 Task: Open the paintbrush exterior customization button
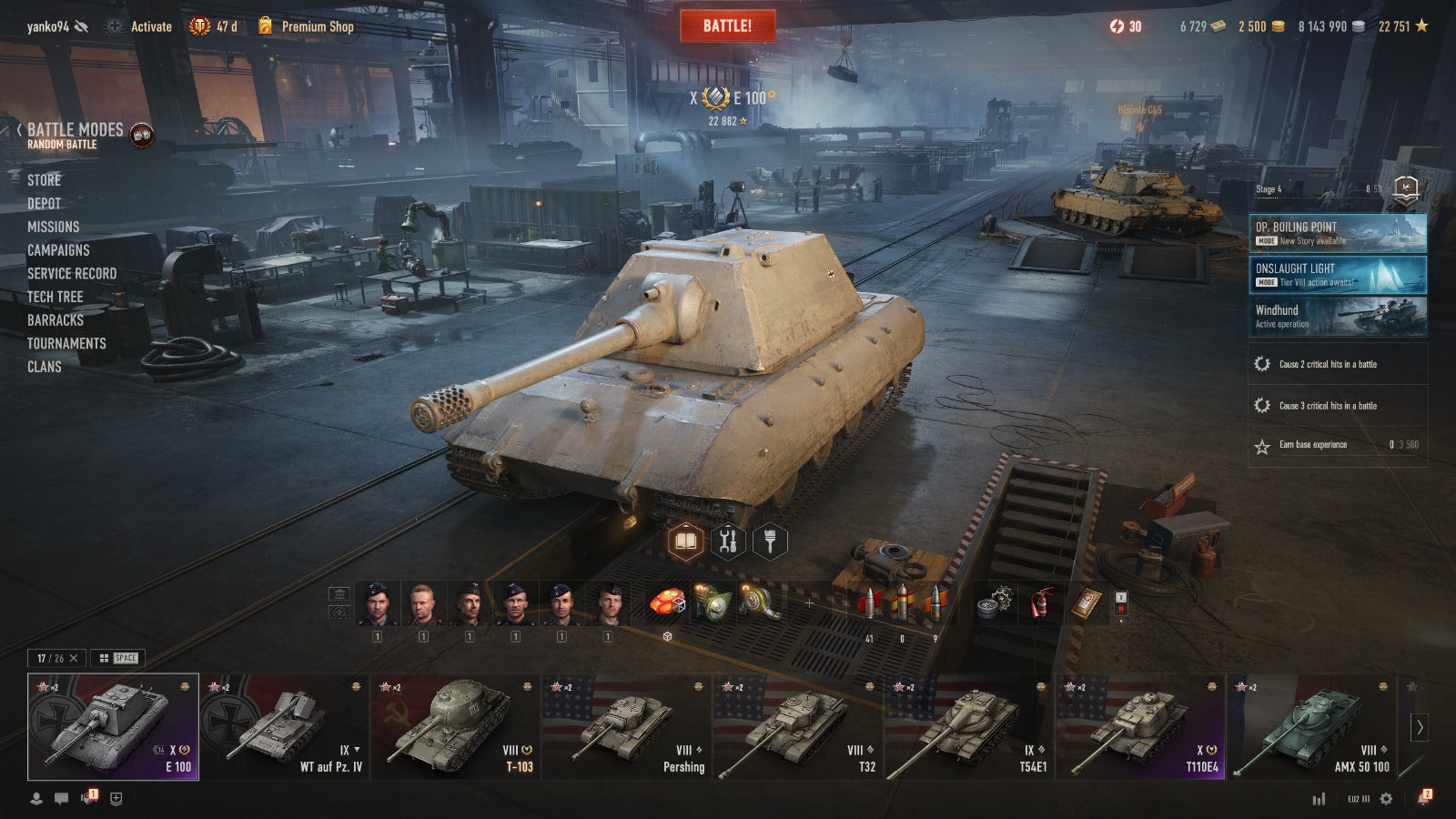(x=770, y=541)
